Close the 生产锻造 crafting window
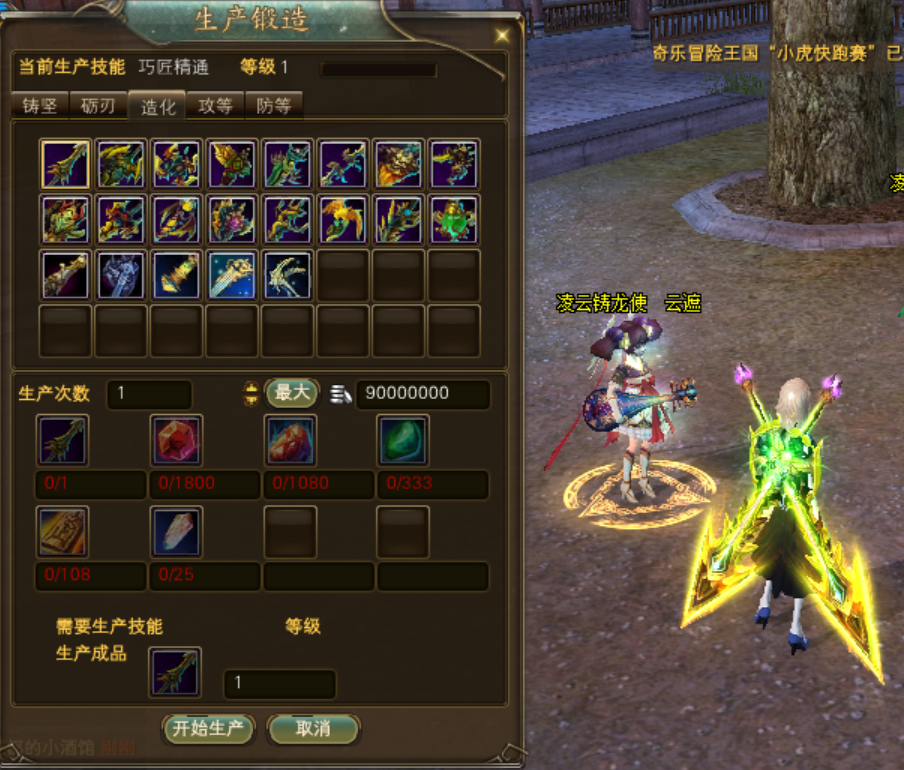The image size is (904, 770). (502, 34)
